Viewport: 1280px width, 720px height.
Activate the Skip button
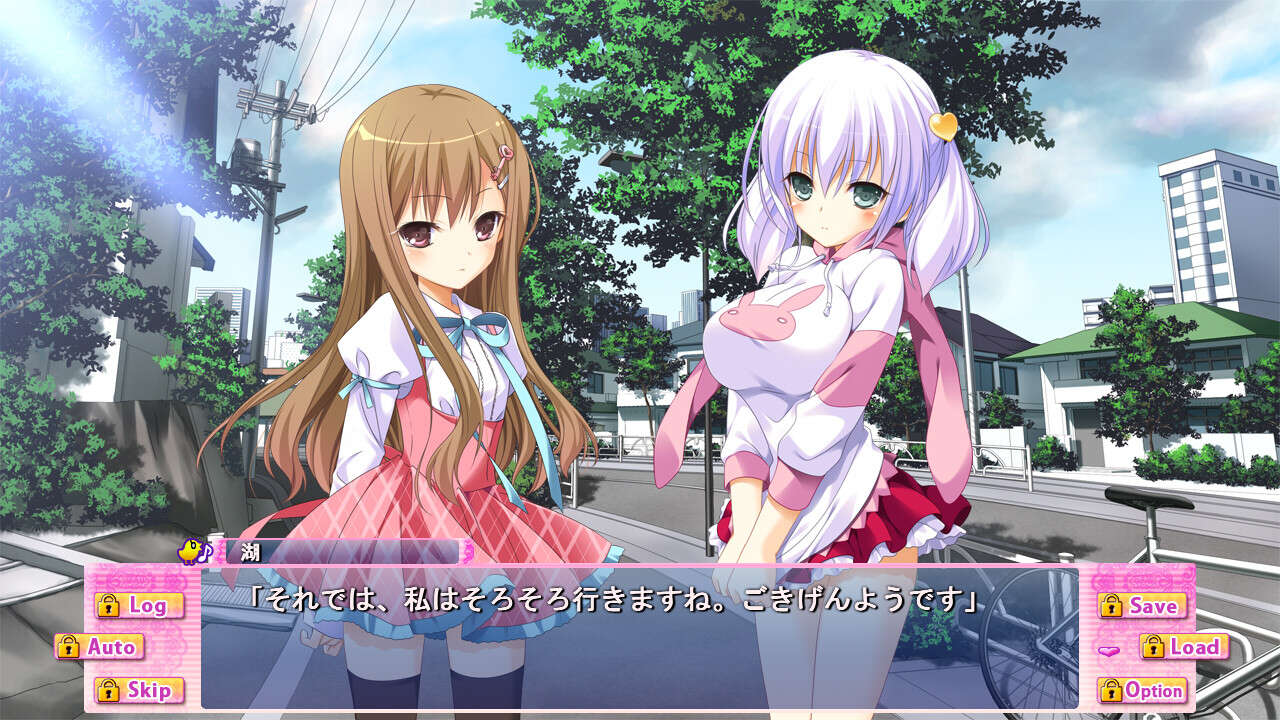point(139,689)
